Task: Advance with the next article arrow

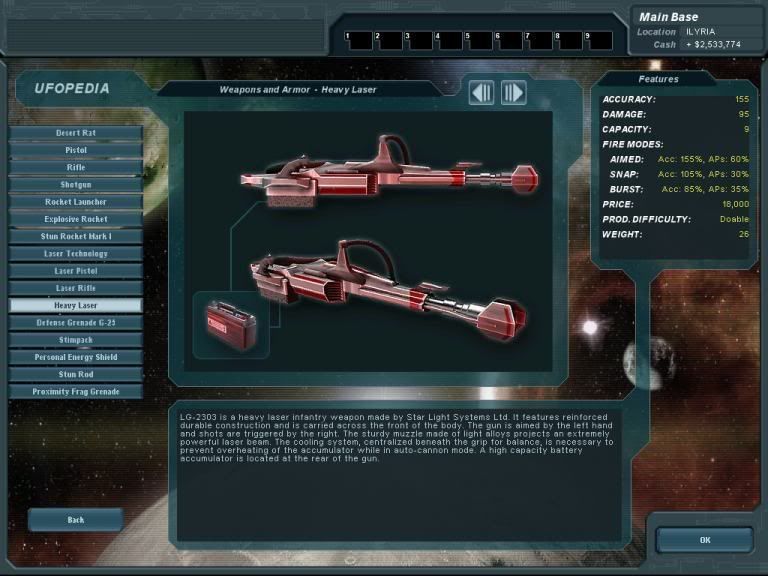Action: tap(513, 93)
